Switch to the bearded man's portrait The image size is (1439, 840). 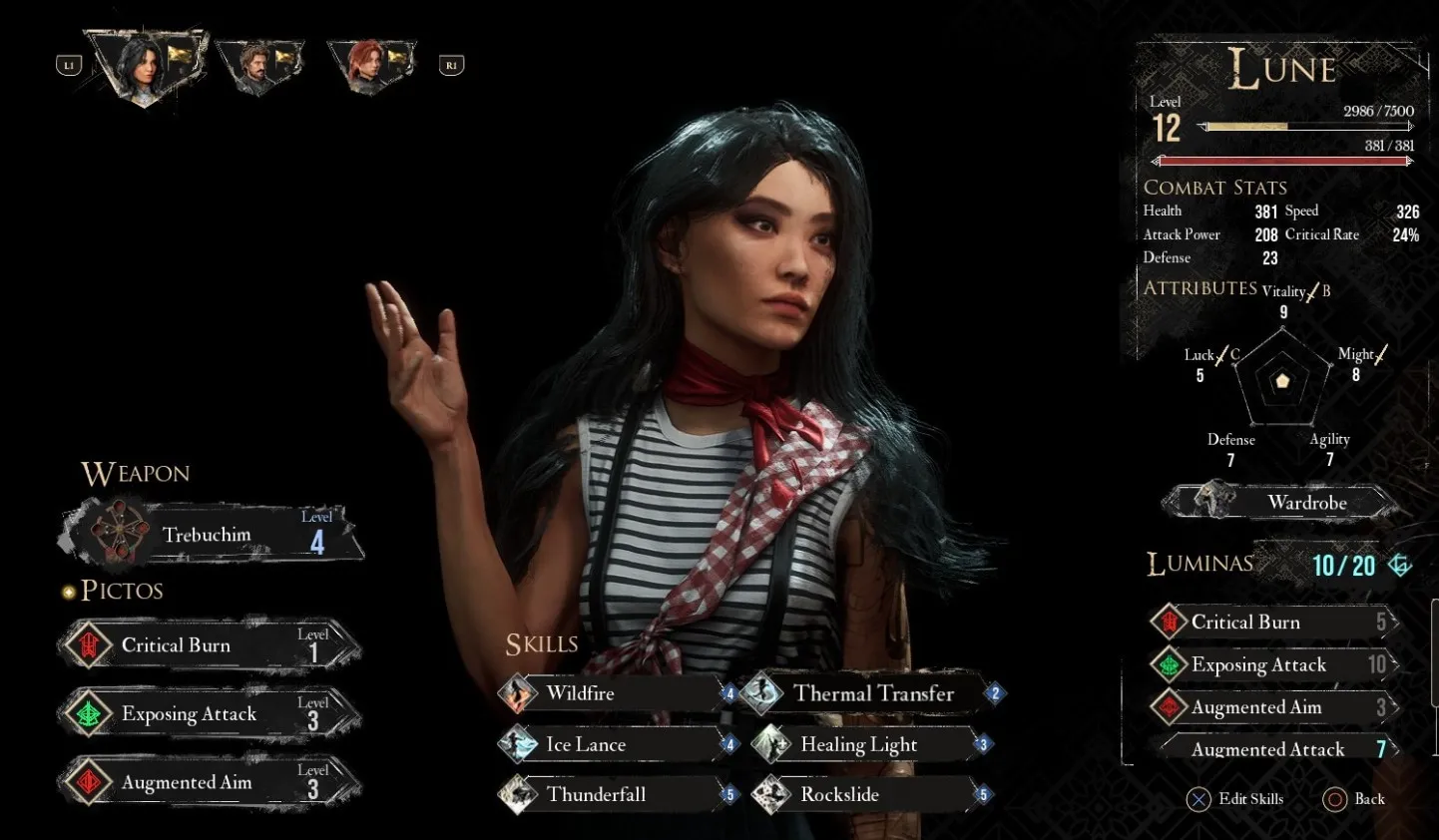pos(258,68)
